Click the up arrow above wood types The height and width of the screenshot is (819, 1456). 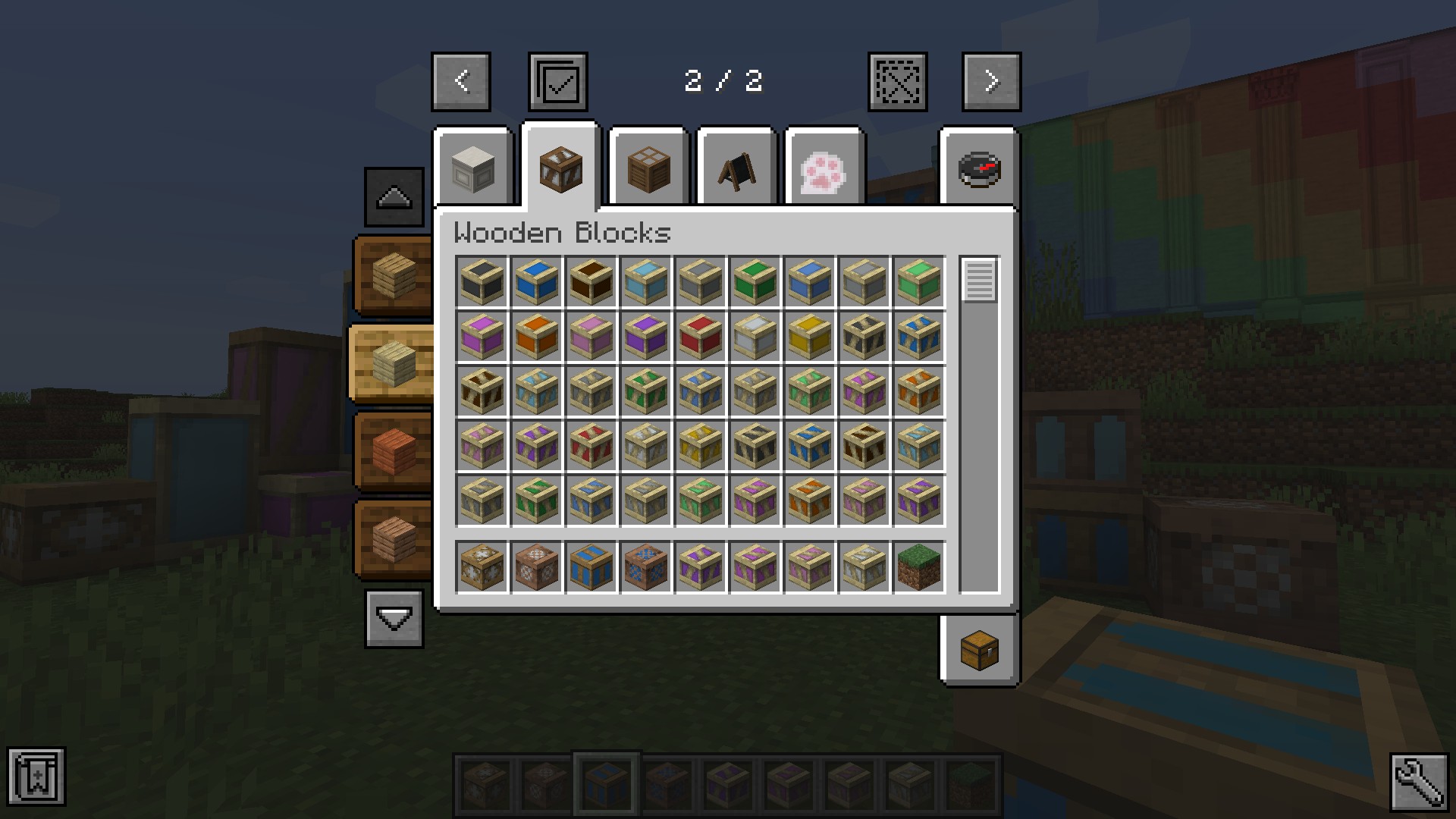[x=394, y=197]
